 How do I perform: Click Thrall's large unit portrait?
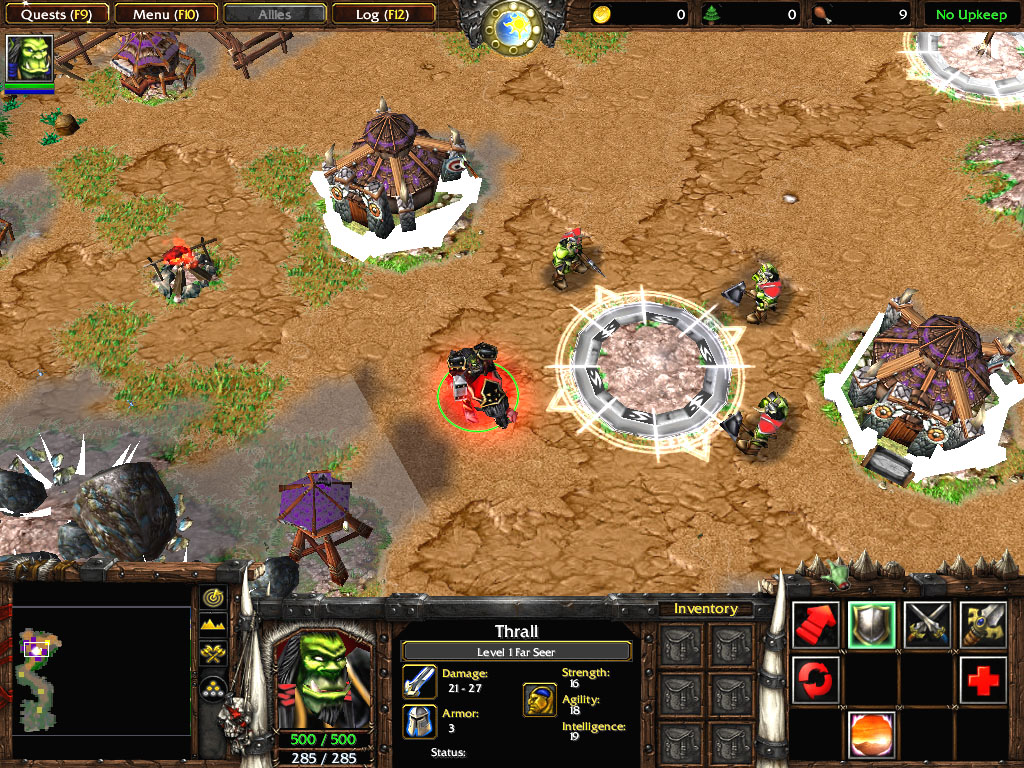coord(321,678)
